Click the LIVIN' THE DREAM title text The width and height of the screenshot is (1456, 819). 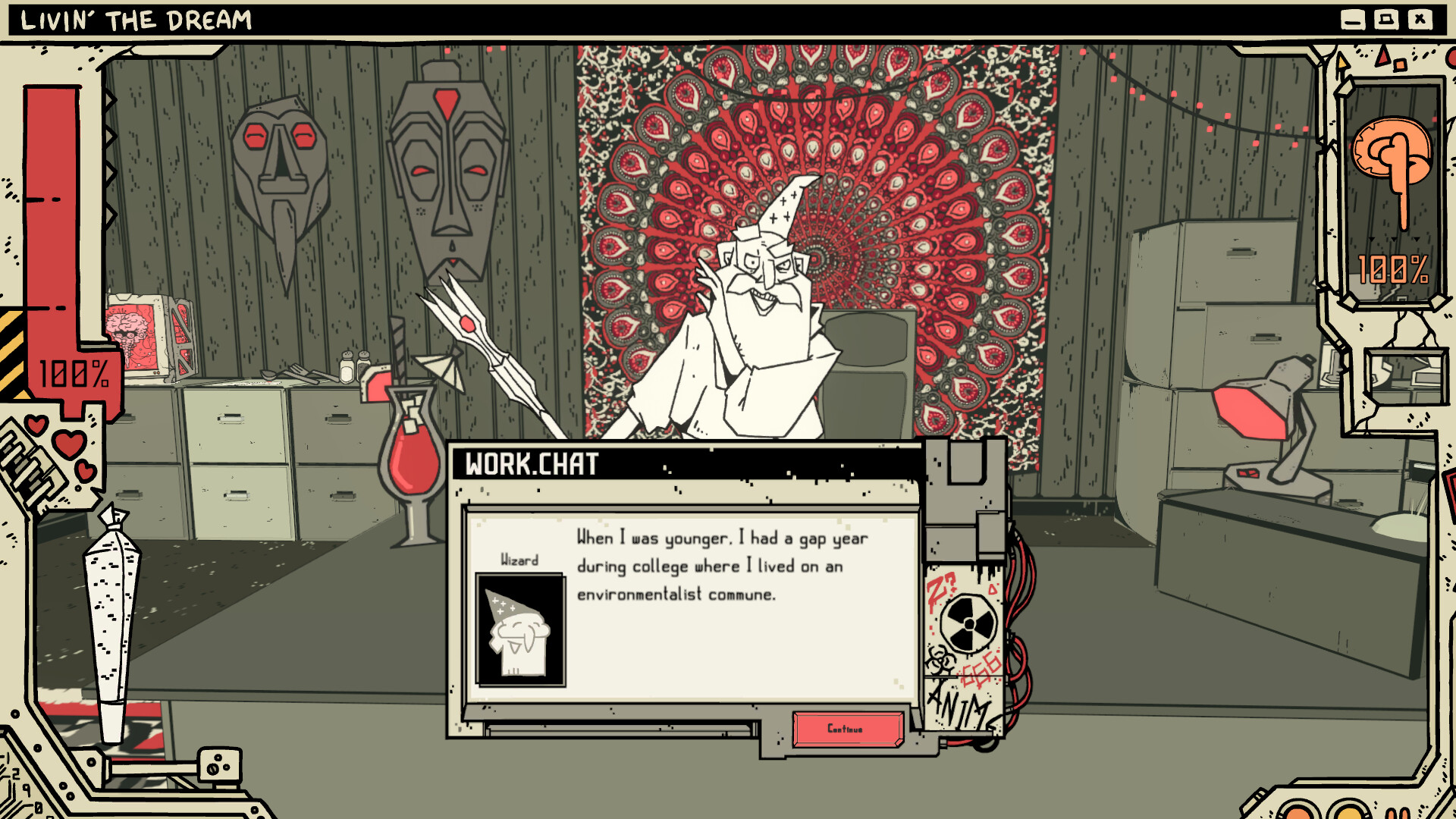coord(136,20)
